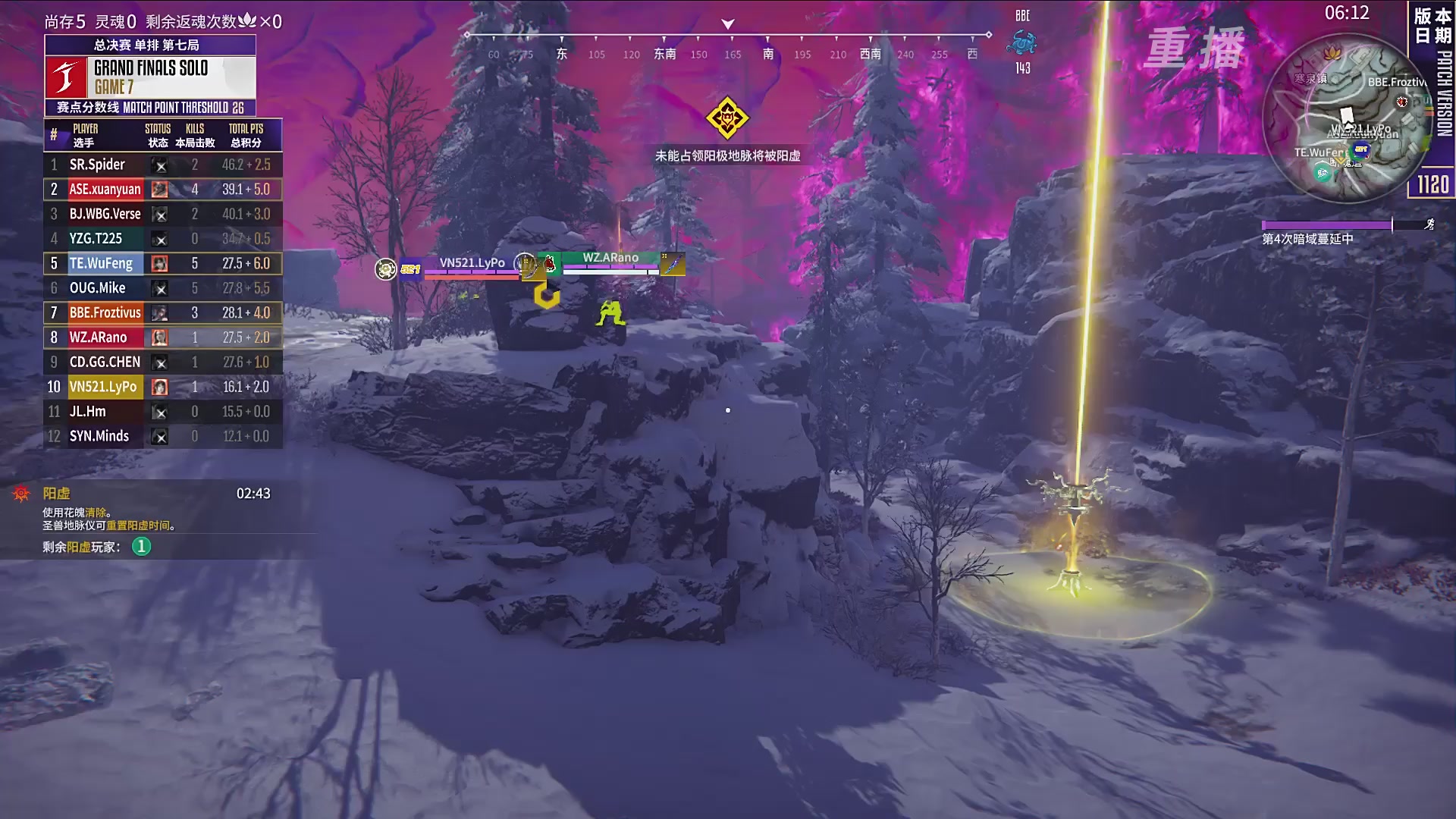Click the yellow diamond objective marker
This screenshot has width=1456, height=819.
[x=726, y=118]
